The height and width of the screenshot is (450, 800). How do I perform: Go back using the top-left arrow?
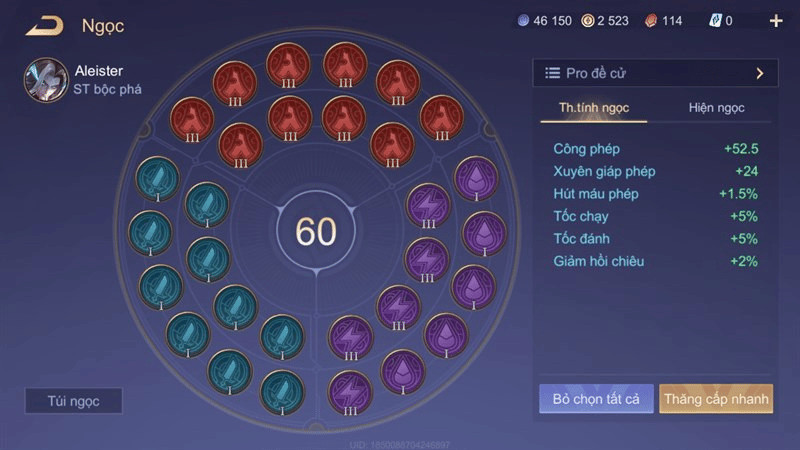[x=44, y=26]
